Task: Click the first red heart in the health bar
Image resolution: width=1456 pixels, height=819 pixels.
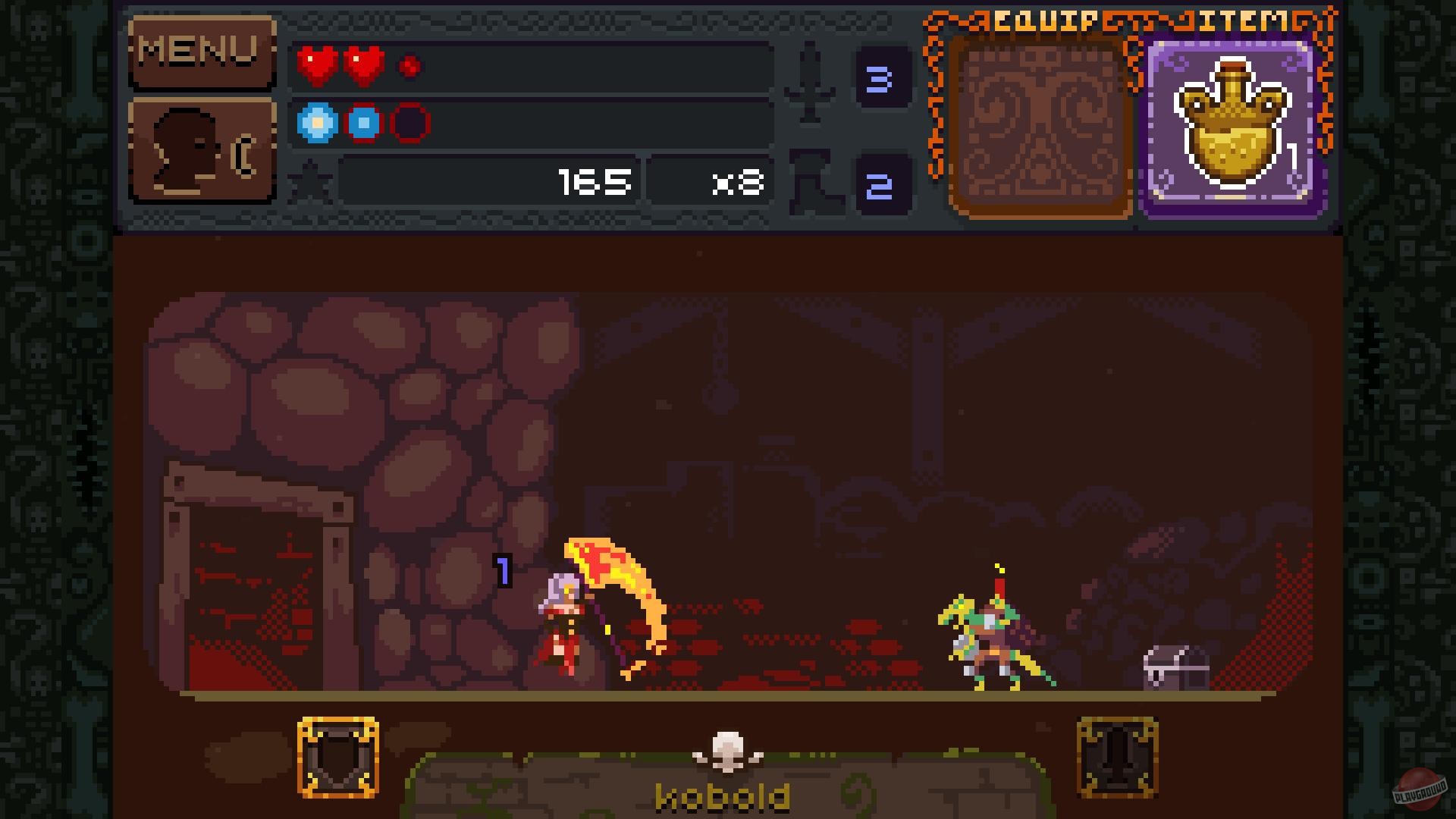Action: click(316, 64)
